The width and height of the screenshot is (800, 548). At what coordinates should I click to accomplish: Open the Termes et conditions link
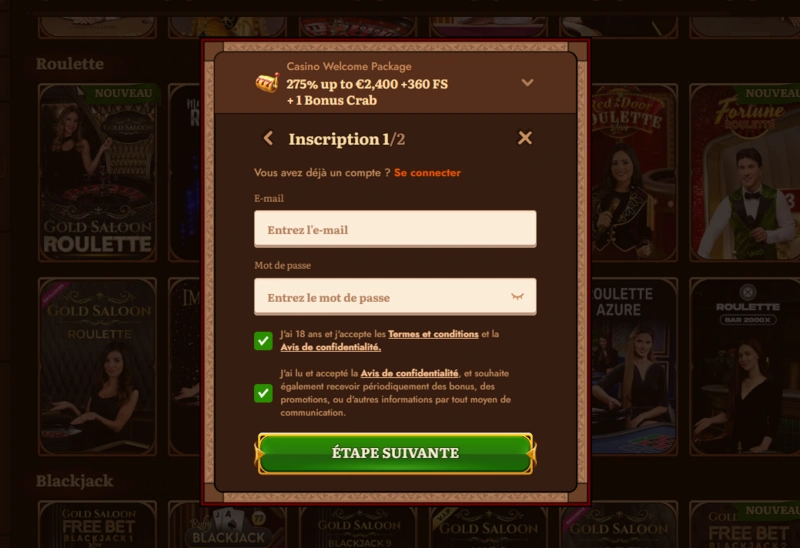coord(433,334)
